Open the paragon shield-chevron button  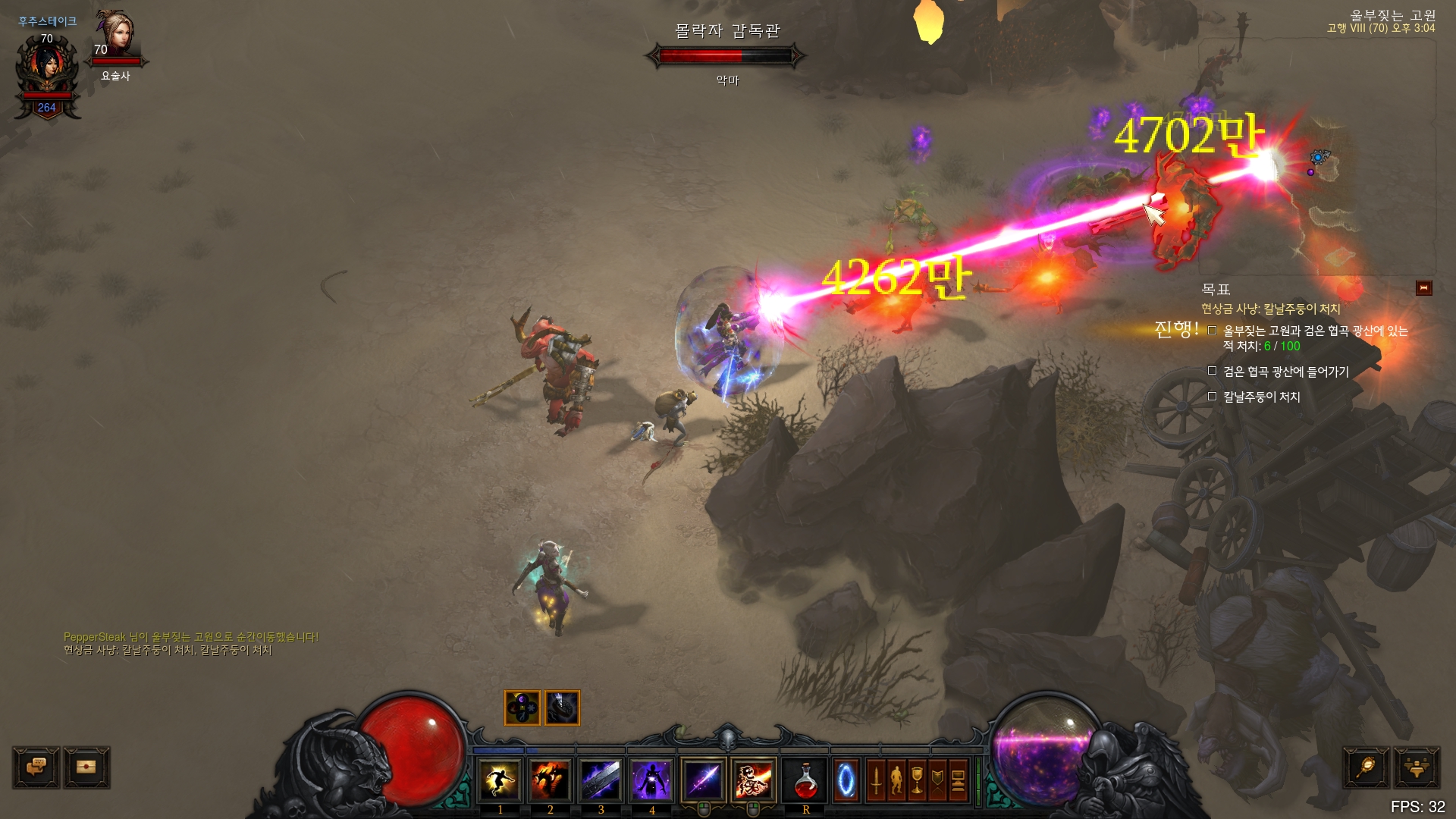pos(937,780)
